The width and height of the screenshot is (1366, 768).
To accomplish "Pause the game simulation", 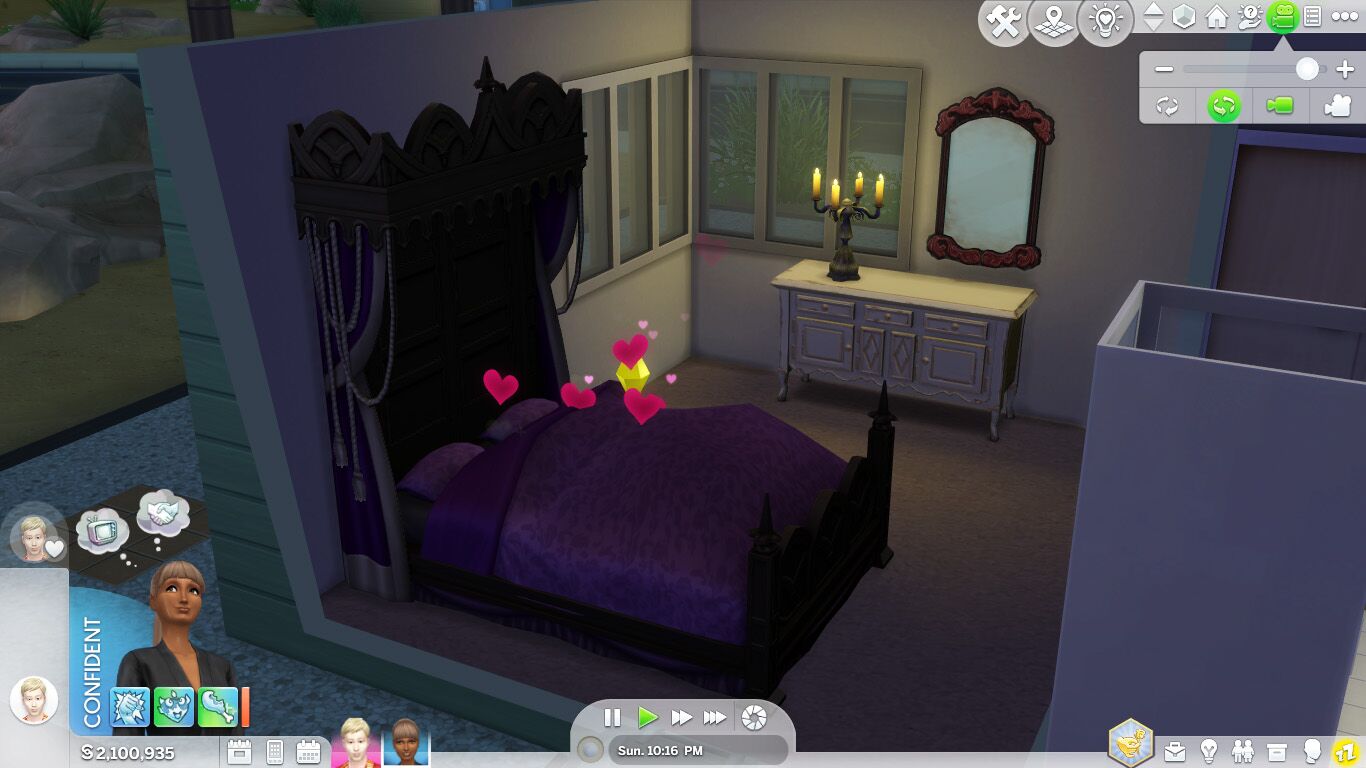I will pyautogui.click(x=612, y=716).
